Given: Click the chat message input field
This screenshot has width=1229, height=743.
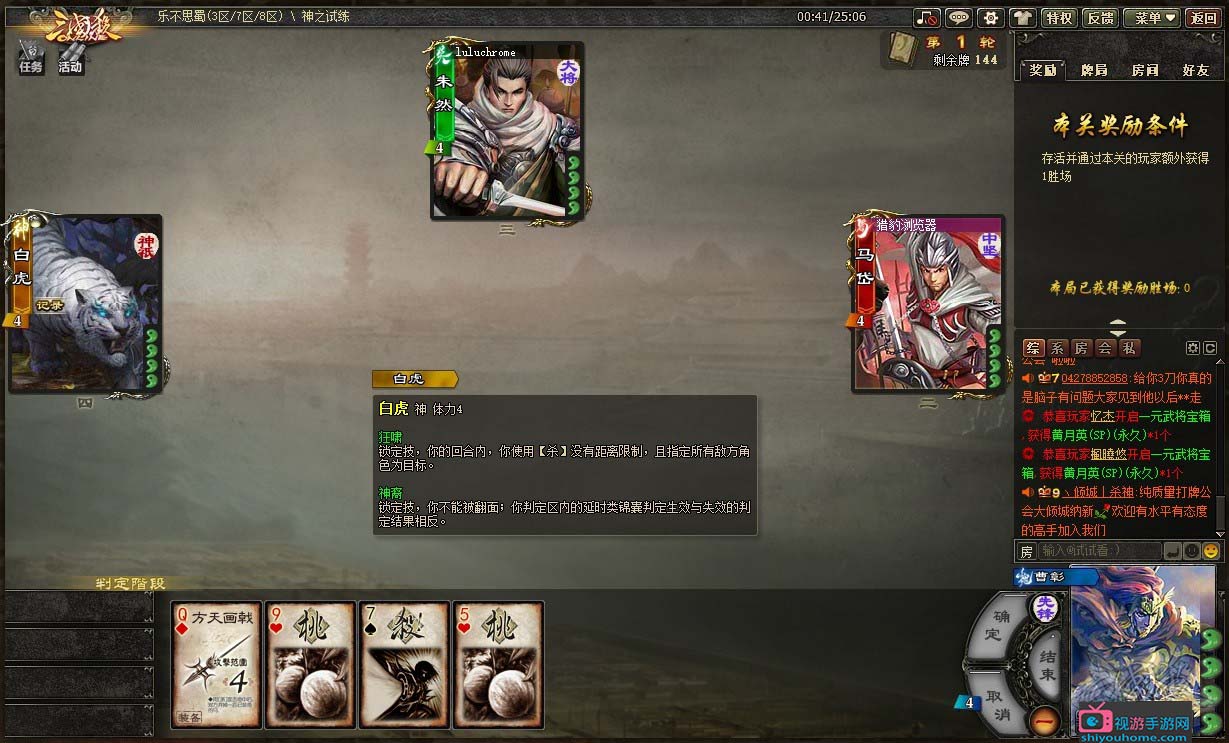Looking at the screenshot, I should [1099, 551].
